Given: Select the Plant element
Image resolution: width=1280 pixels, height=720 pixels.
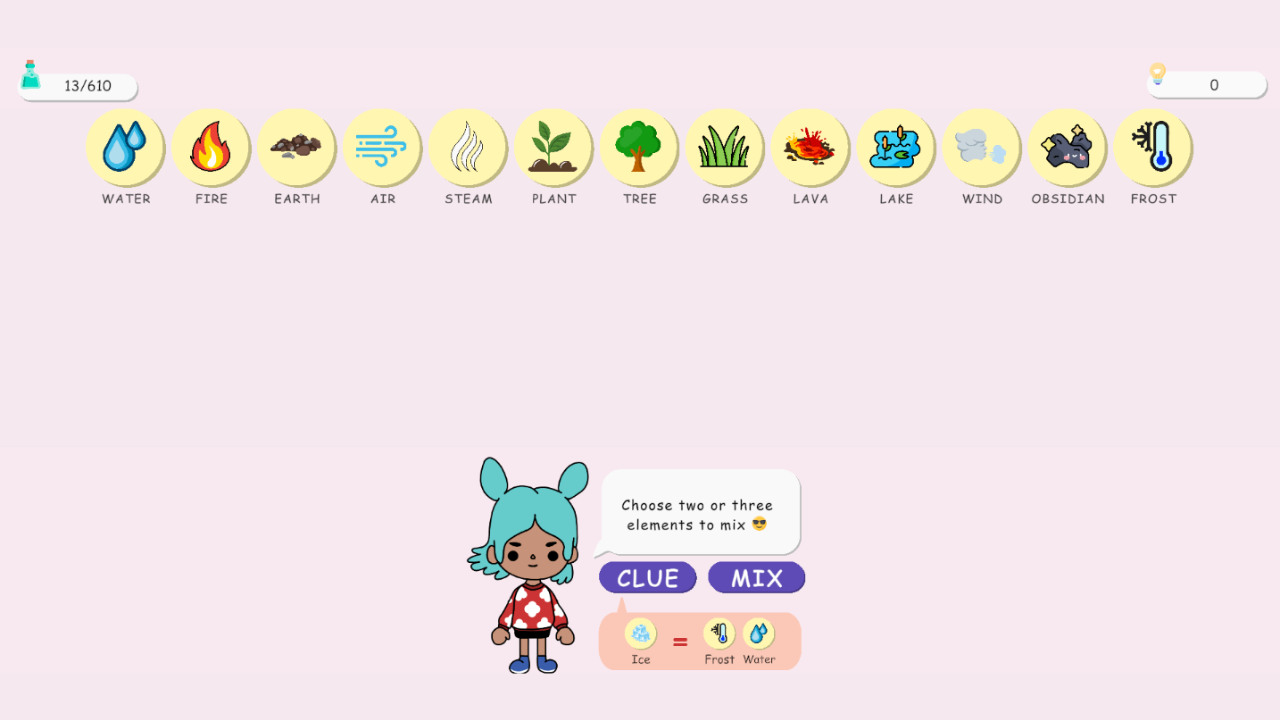Looking at the screenshot, I should [x=554, y=148].
